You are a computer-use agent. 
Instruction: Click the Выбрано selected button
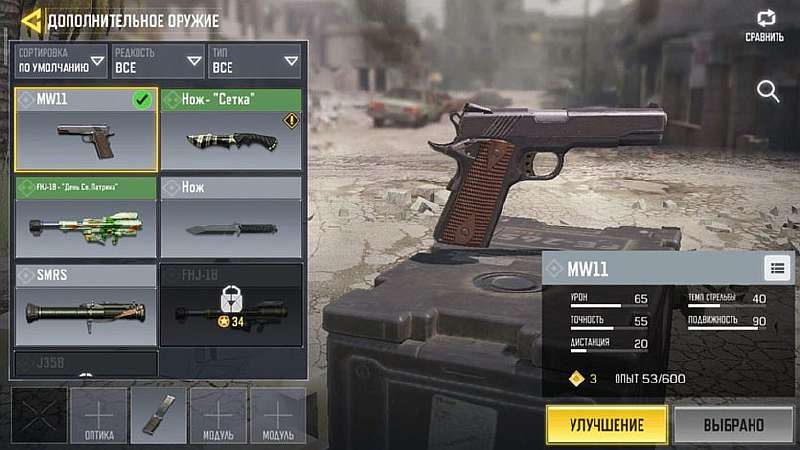click(x=733, y=424)
